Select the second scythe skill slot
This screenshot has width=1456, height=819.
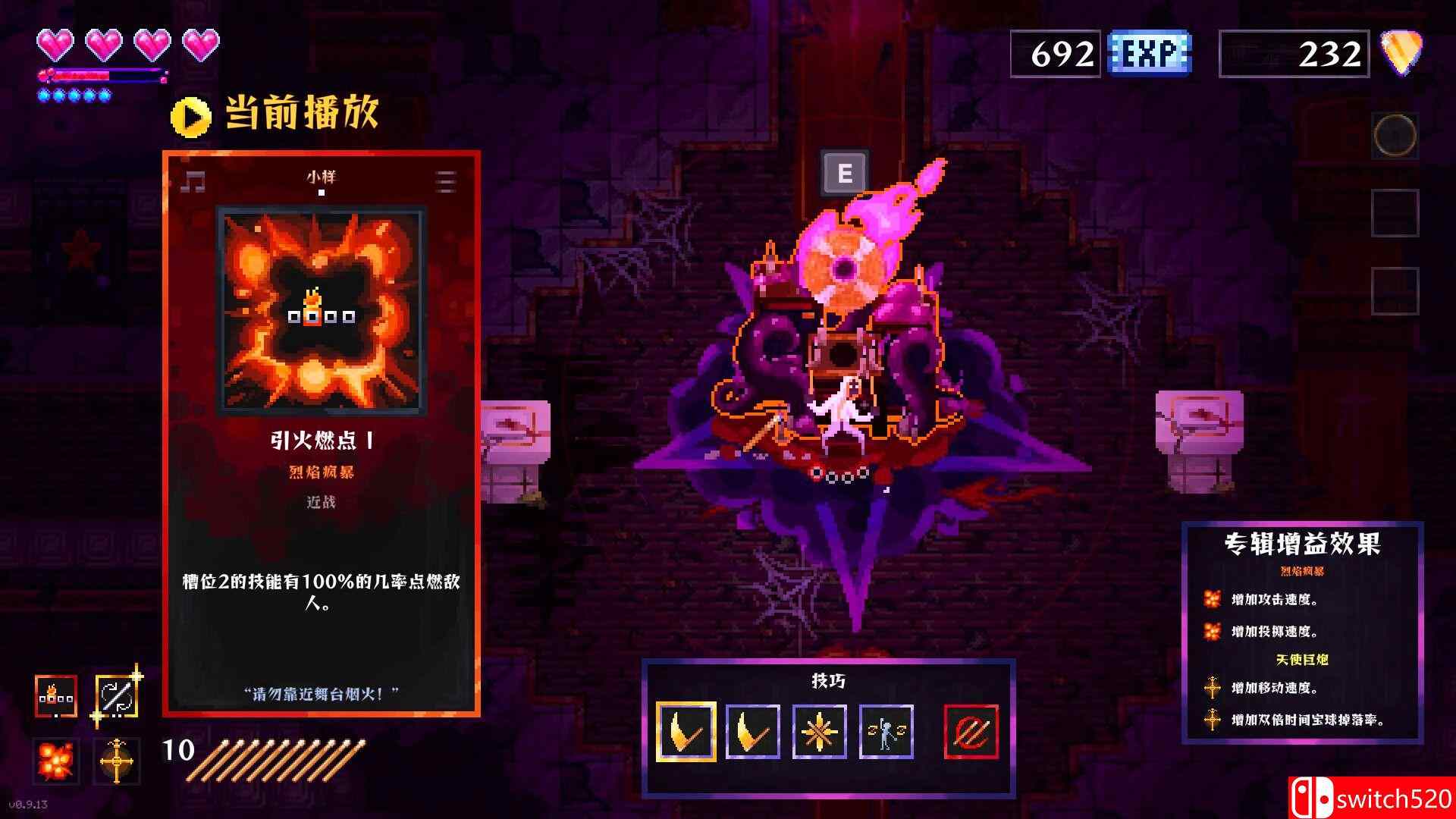(752, 730)
